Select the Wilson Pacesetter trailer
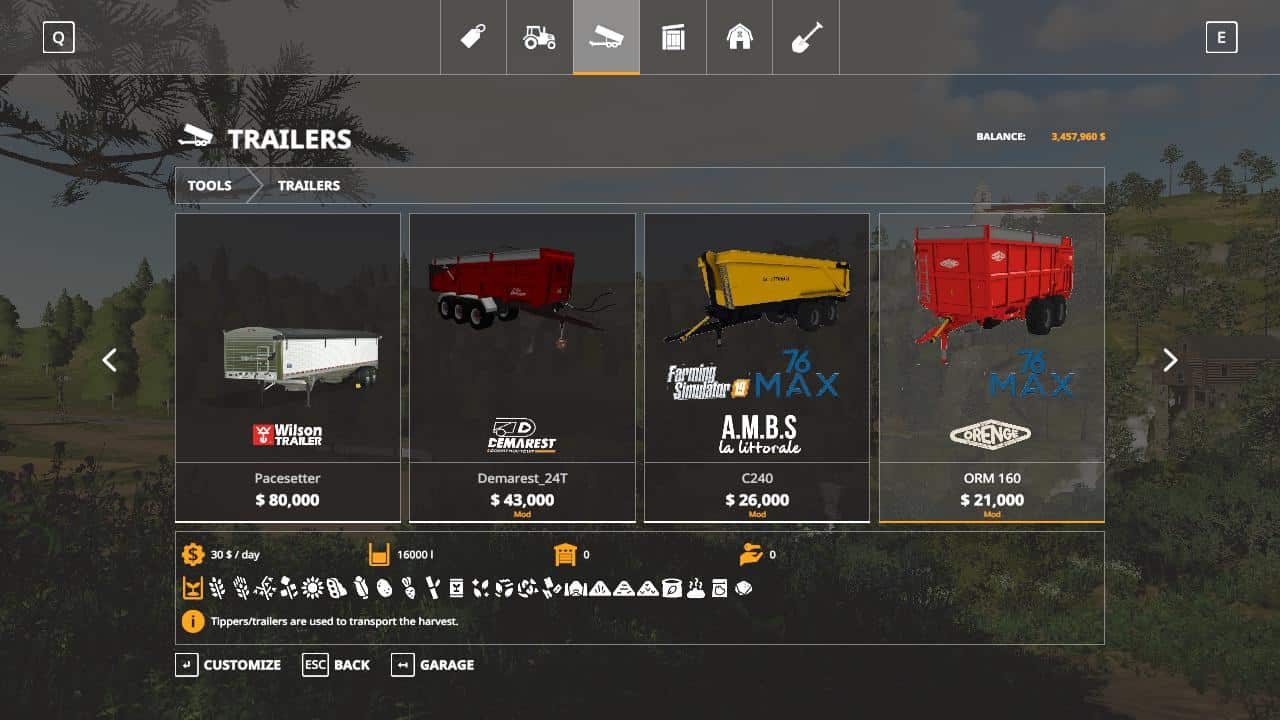Viewport: 1280px width, 720px height. pyautogui.click(x=288, y=367)
